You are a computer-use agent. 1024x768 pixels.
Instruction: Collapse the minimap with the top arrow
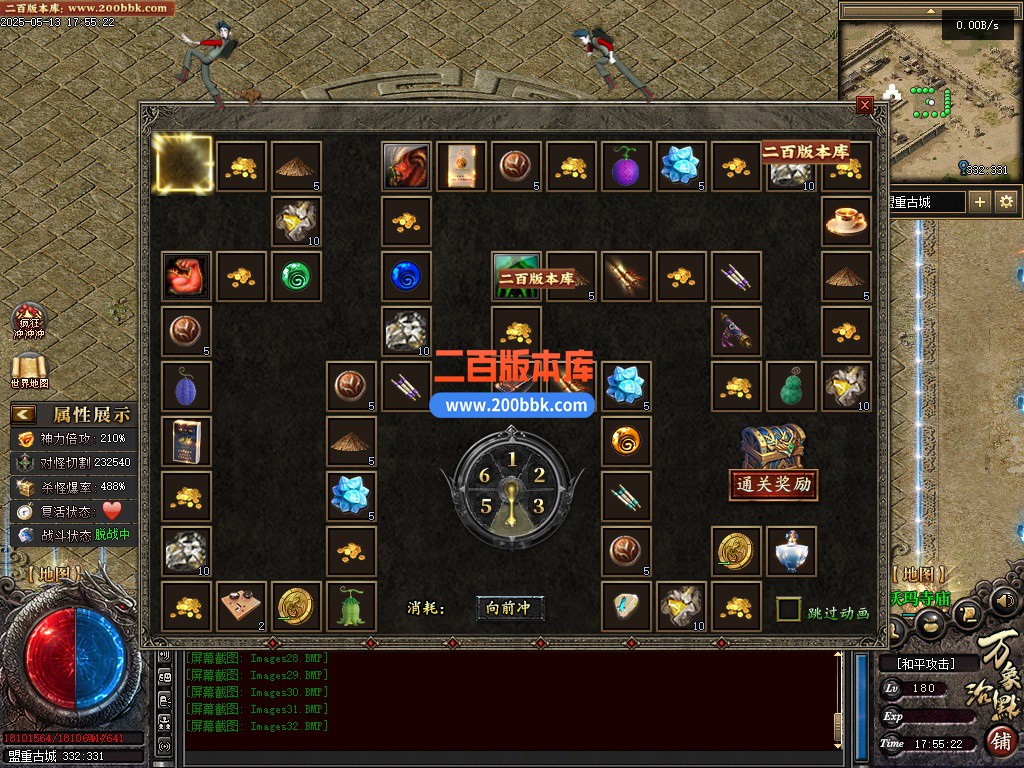click(931, 10)
